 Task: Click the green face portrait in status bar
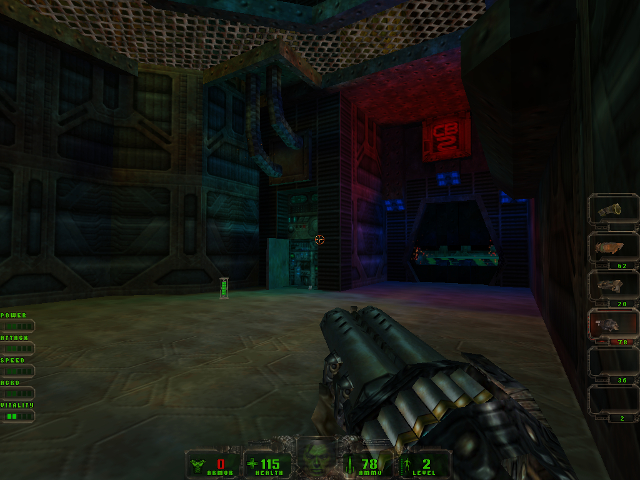(x=319, y=457)
